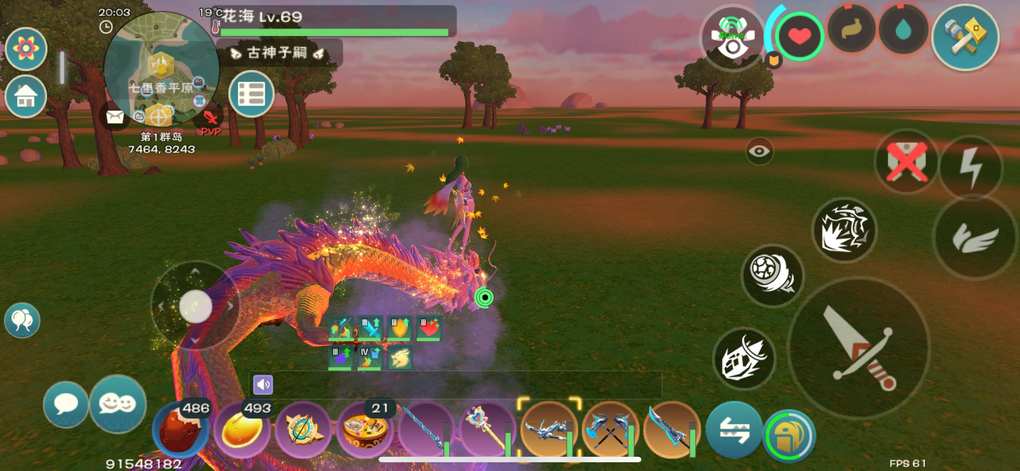Tap the red heart health status icon

click(800, 38)
